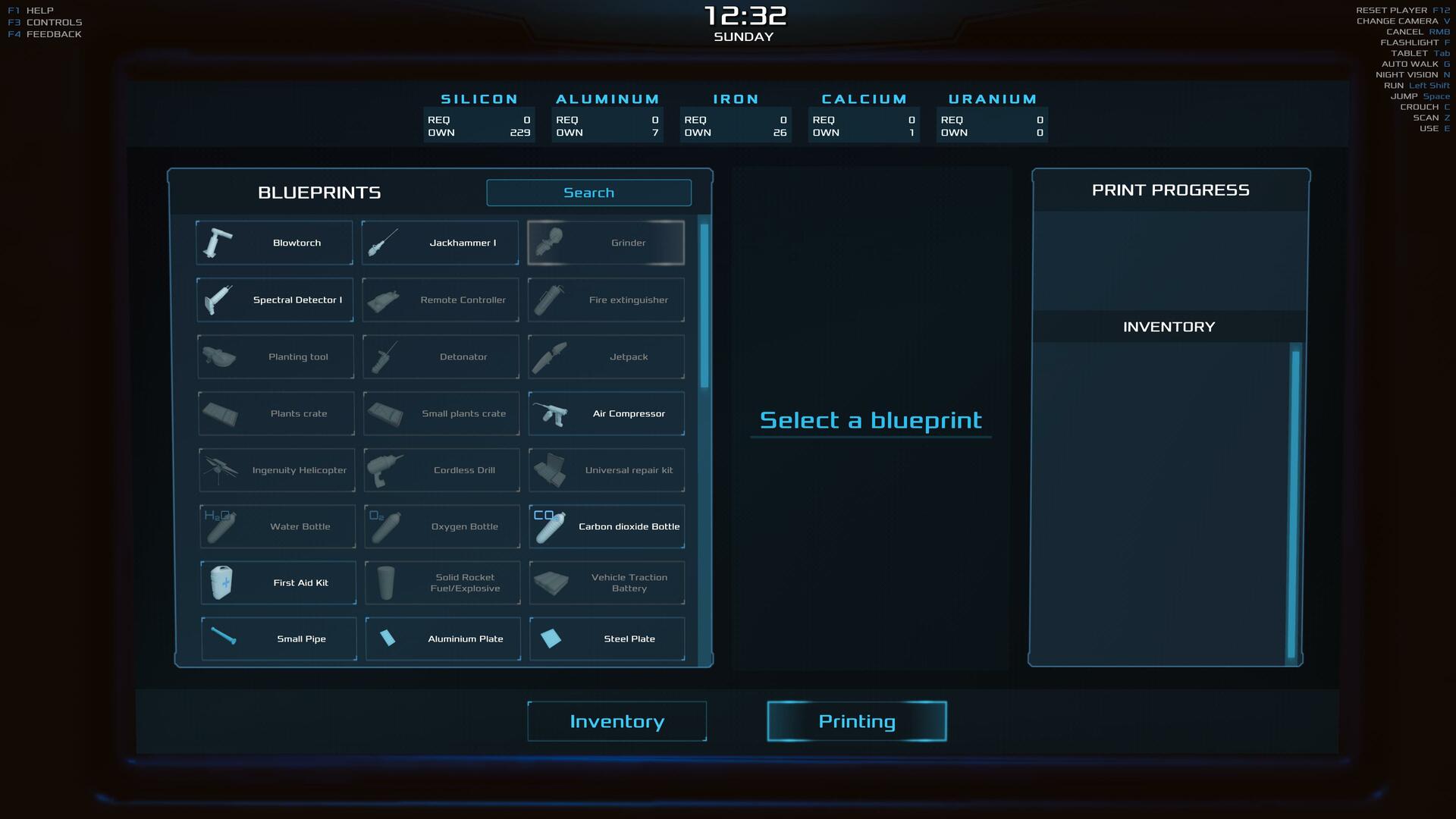
Task: Select Spectral Detector I blueprint
Action: click(x=275, y=300)
